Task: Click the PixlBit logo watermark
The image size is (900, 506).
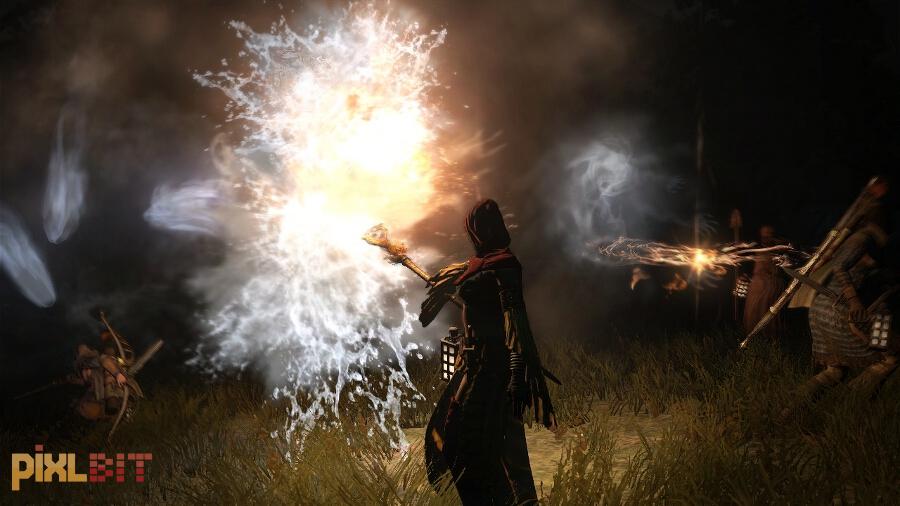Action: point(81,467)
